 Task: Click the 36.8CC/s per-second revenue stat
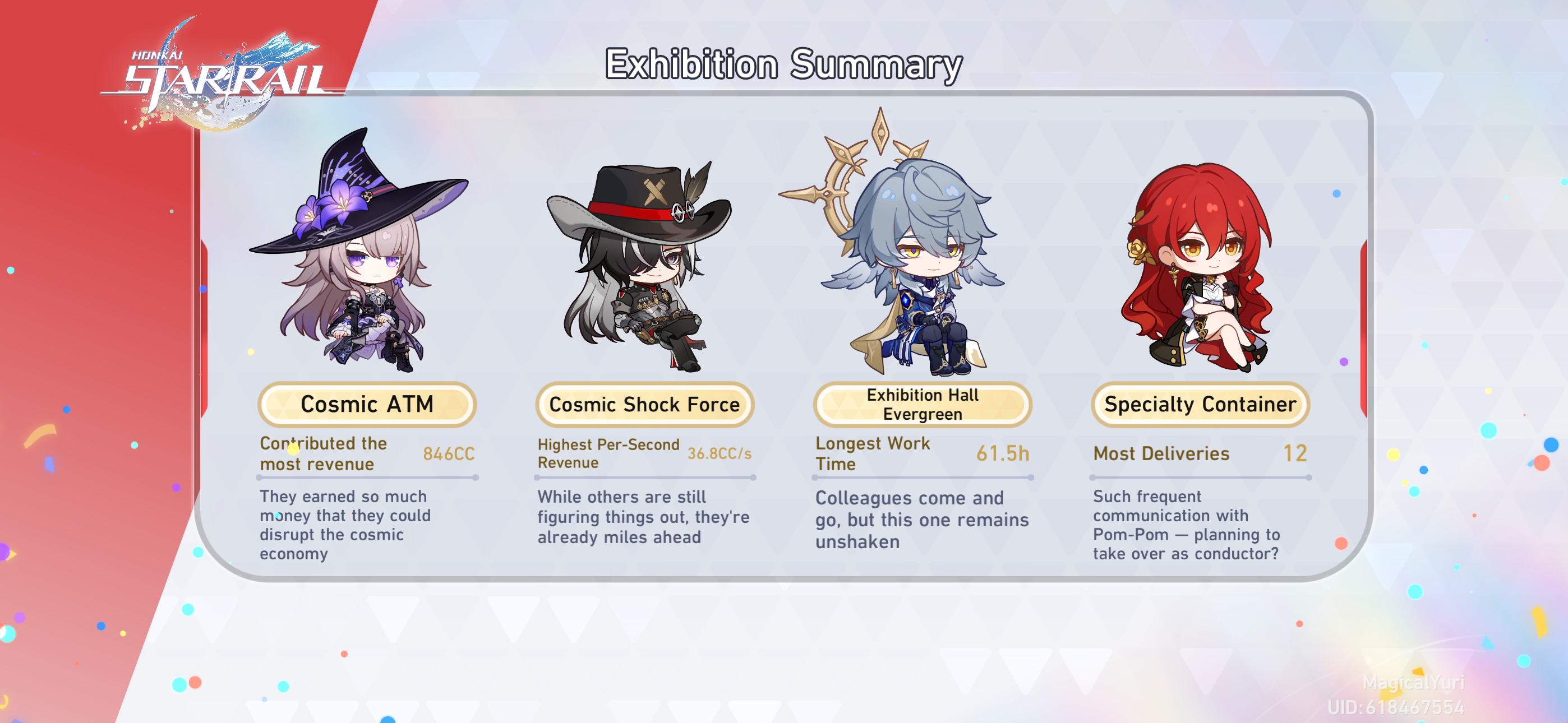720,453
